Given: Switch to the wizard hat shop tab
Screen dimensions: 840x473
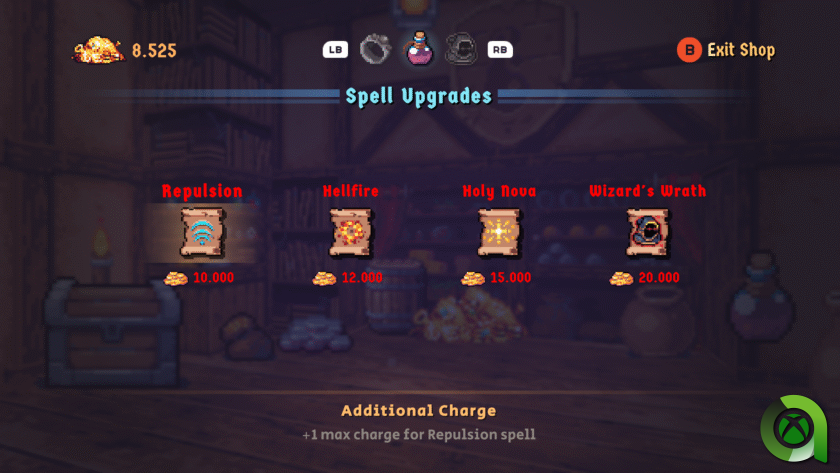Looking at the screenshot, I should tap(461, 49).
